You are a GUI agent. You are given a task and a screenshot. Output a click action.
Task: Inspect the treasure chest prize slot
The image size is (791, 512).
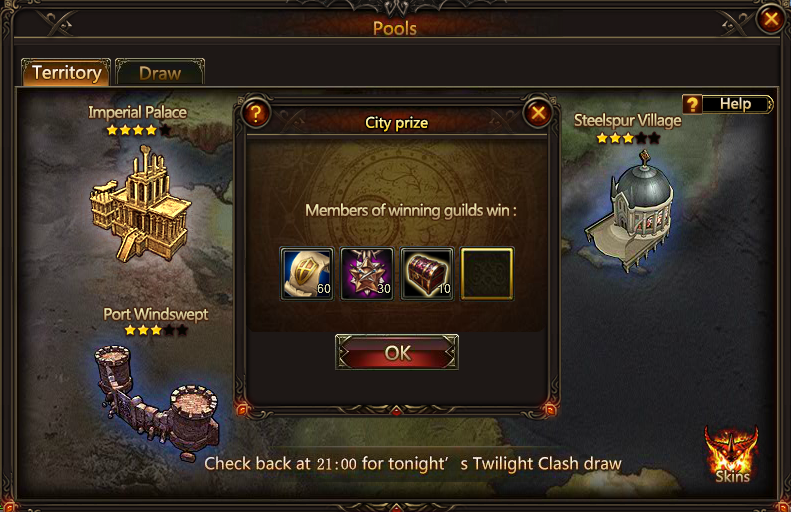(x=427, y=274)
